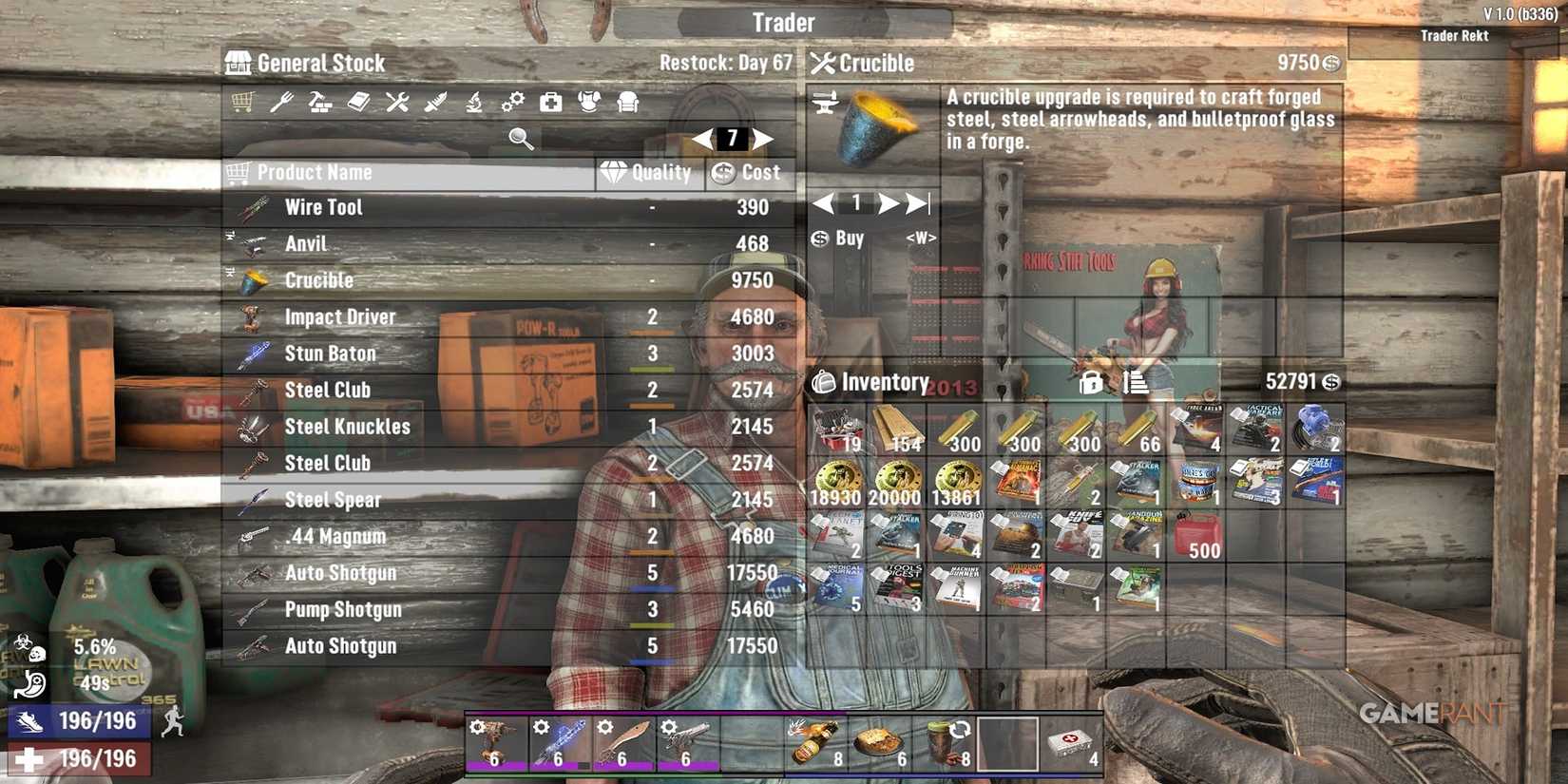Open the building blocks category filter

point(320,102)
